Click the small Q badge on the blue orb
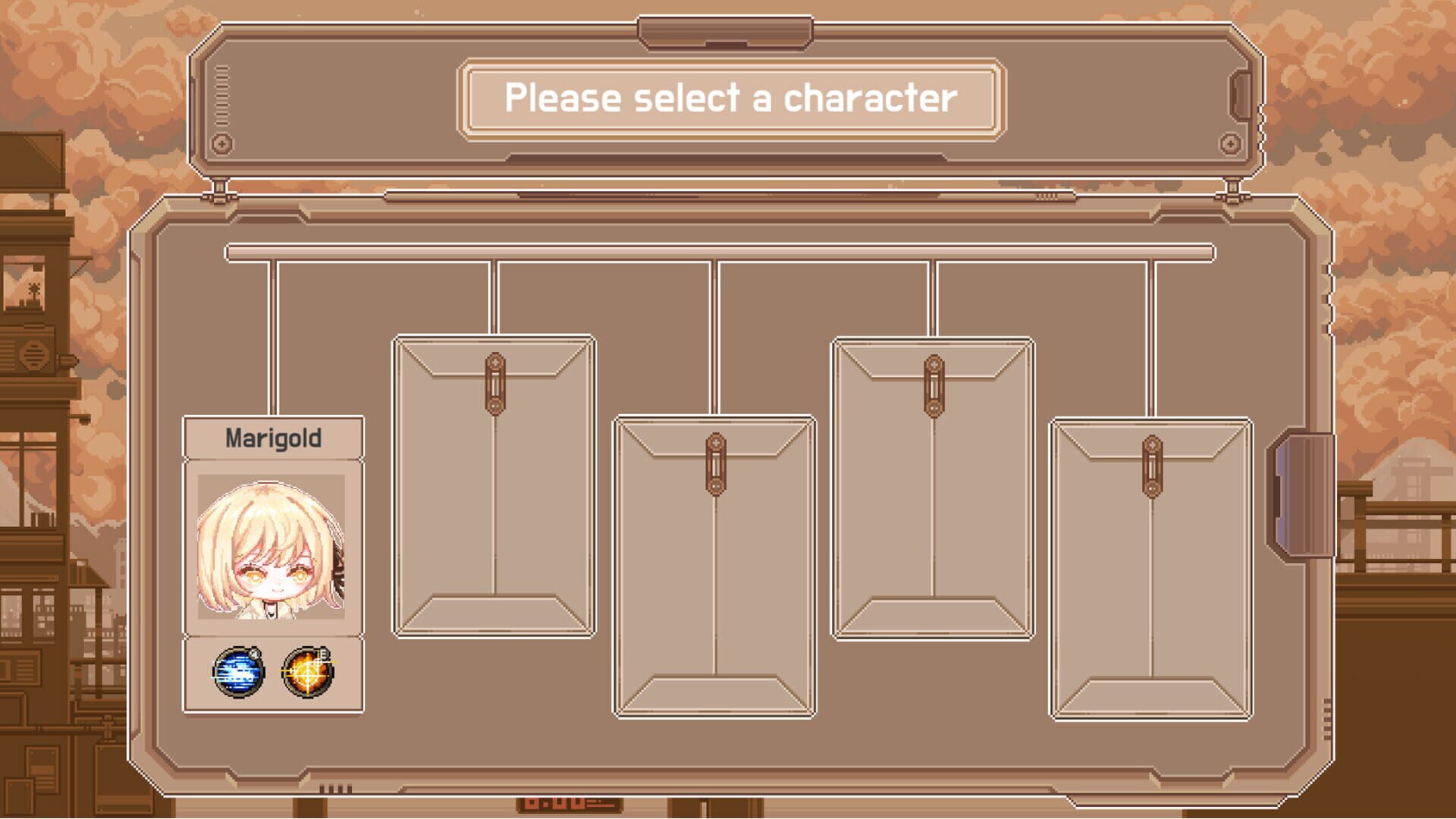 [255, 655]
